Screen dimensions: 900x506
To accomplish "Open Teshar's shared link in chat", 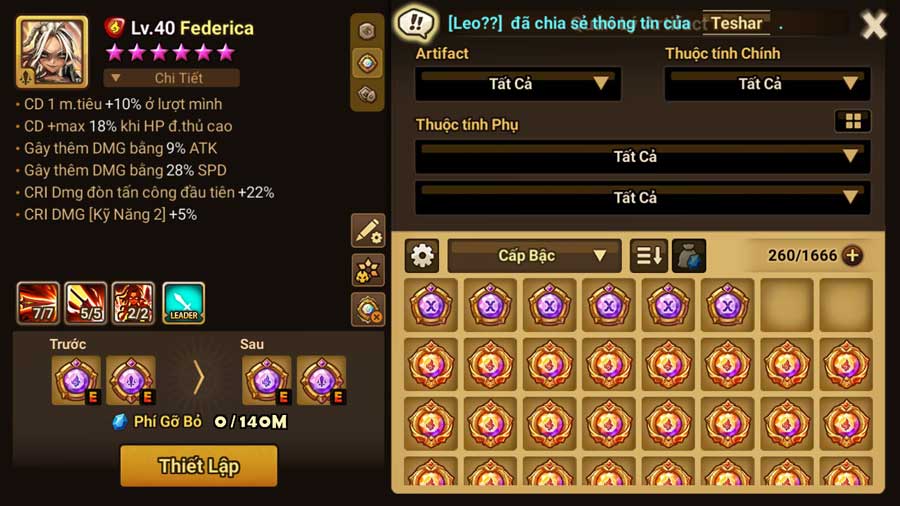I will coord(736,23).
